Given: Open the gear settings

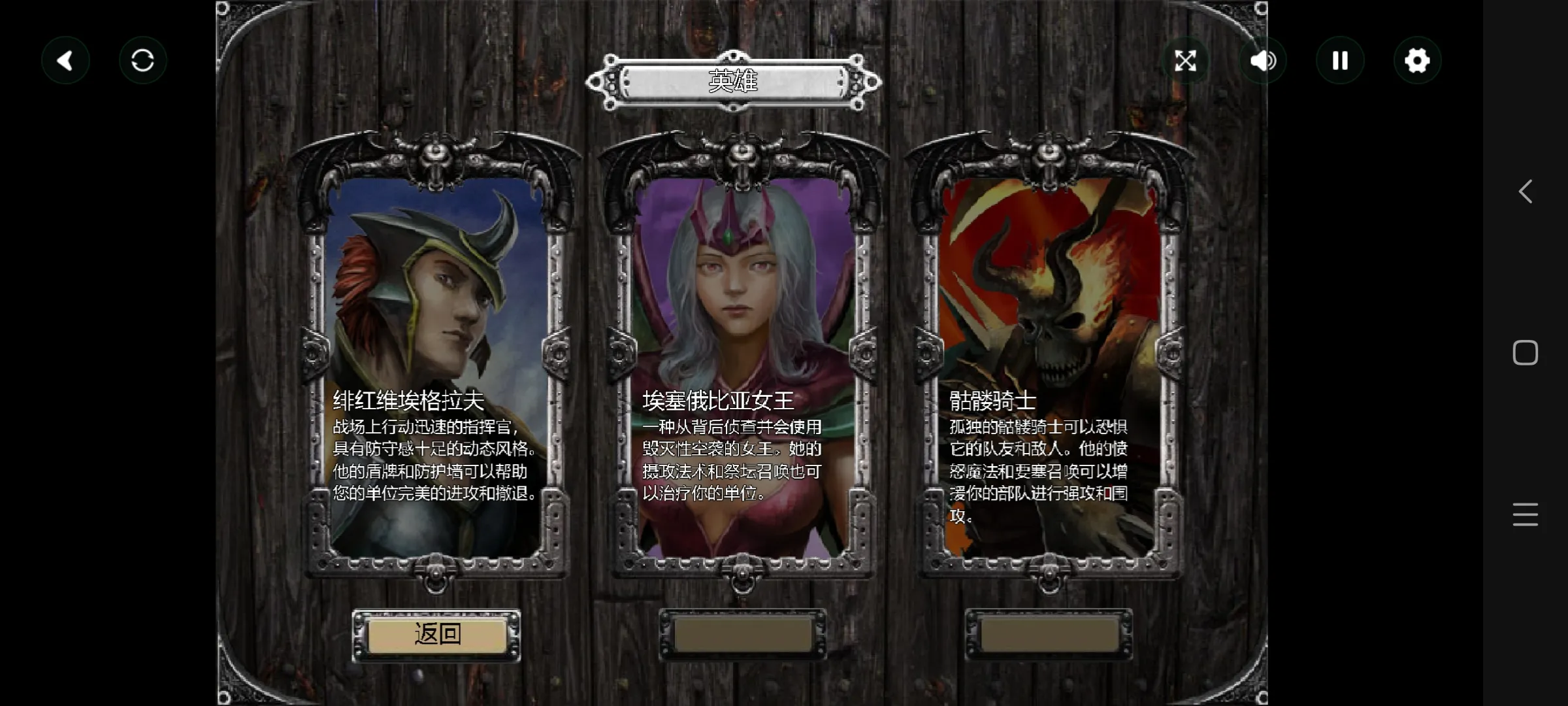Looking at the screenshot, I should [x=1417, y=61].
